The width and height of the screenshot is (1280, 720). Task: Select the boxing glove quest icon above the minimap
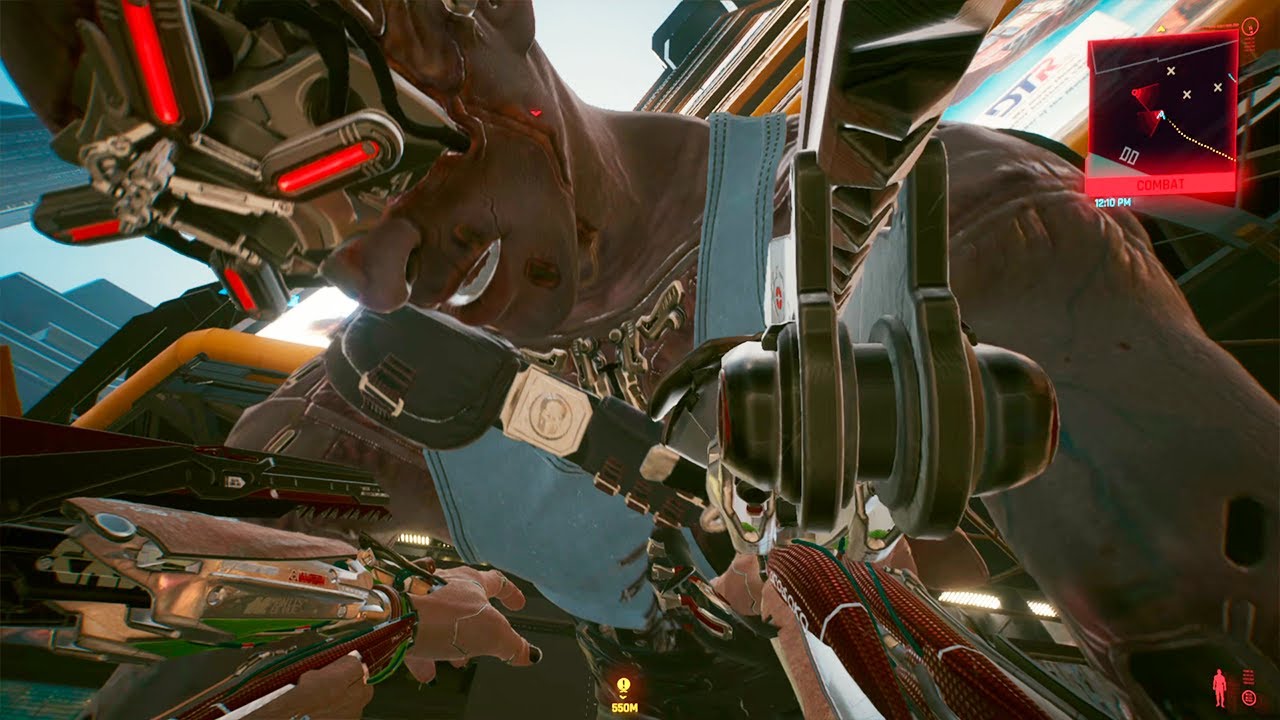[1250, 28]
